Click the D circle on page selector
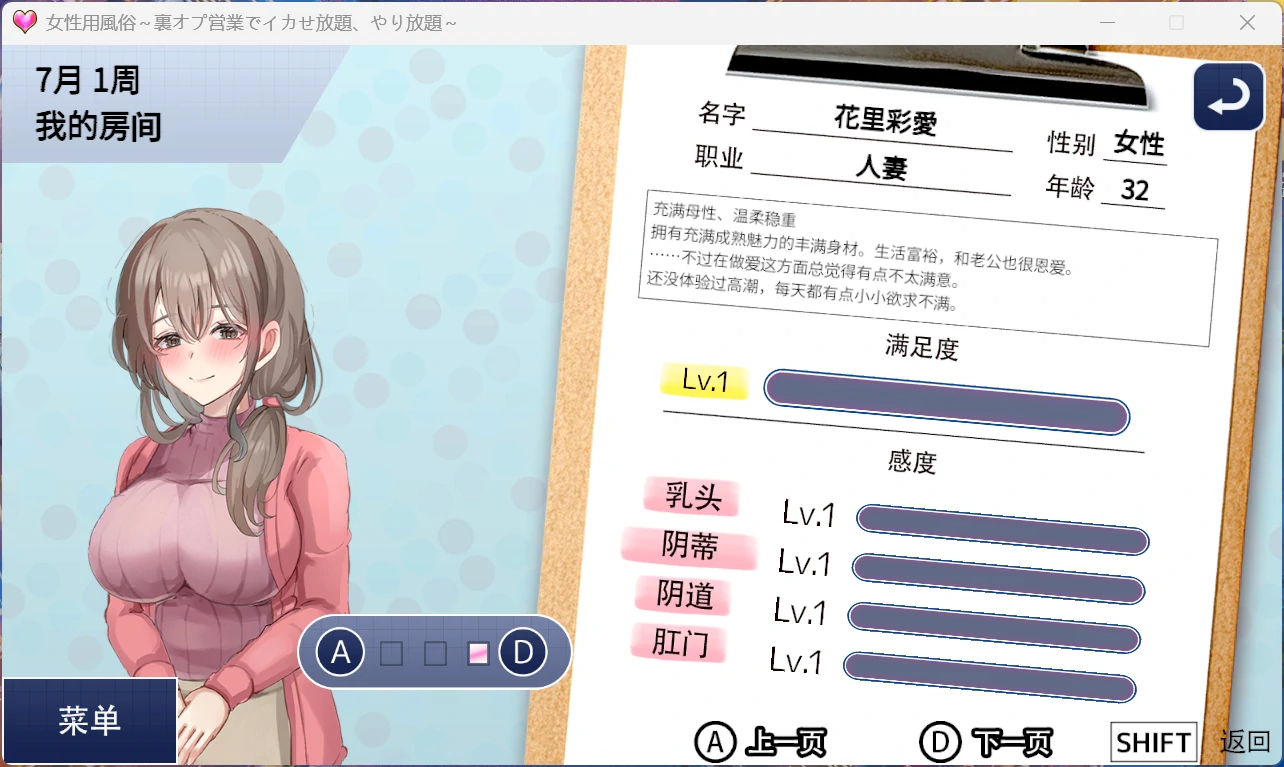1284x767 pixels. tap(523, 653)
